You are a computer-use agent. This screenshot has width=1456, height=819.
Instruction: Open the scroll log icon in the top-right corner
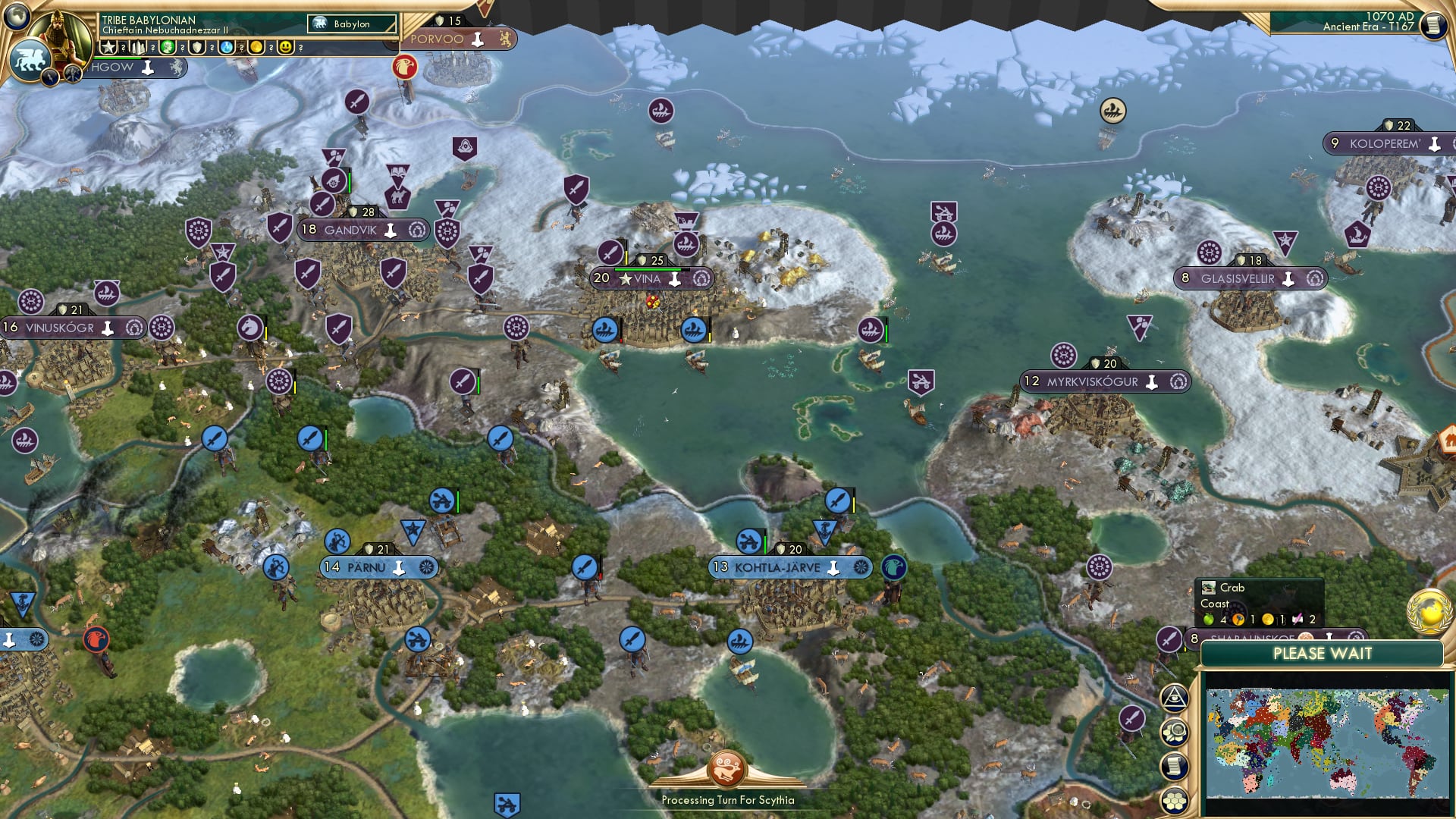click(x=1433, y=24)
